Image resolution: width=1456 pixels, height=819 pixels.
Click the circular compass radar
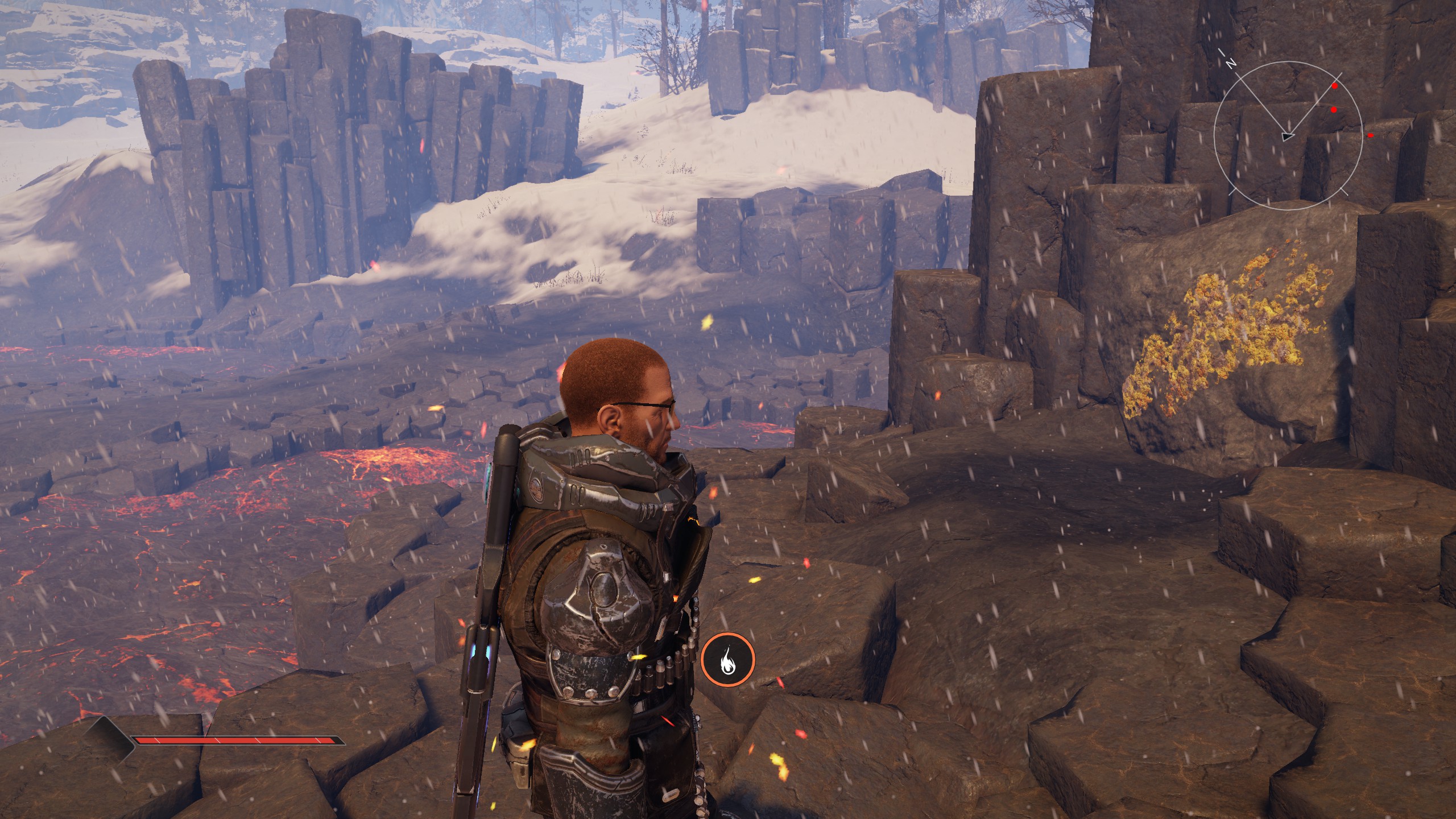[x=1288, y=138]
